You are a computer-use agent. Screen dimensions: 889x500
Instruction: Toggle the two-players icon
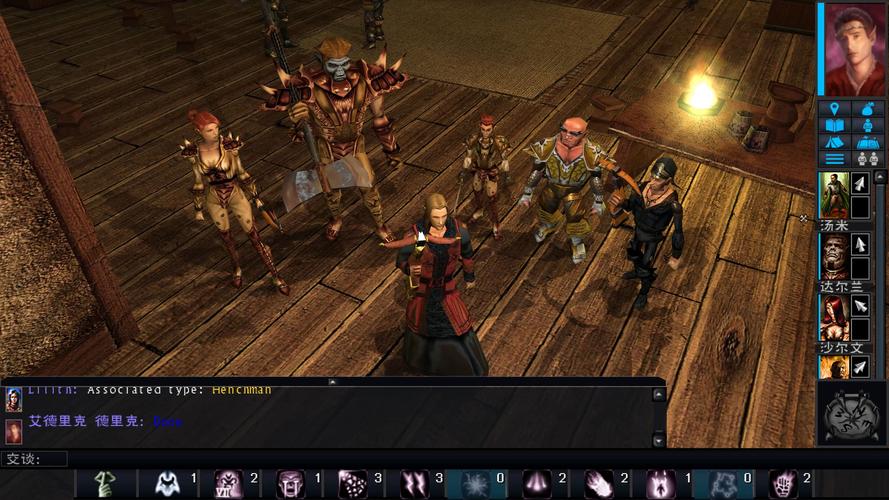click(x=867, y=158)
